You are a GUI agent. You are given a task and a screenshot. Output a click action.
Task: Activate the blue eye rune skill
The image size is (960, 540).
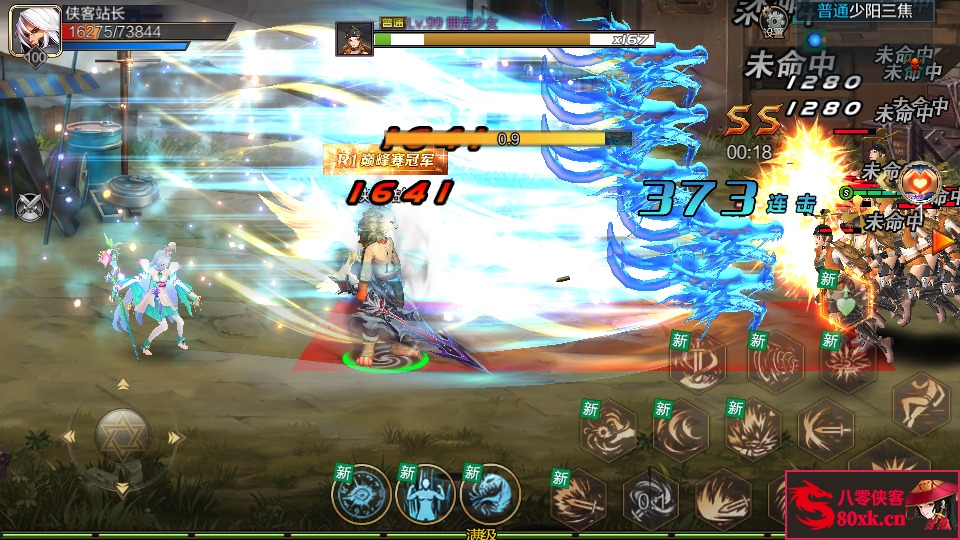pos(363,494)
